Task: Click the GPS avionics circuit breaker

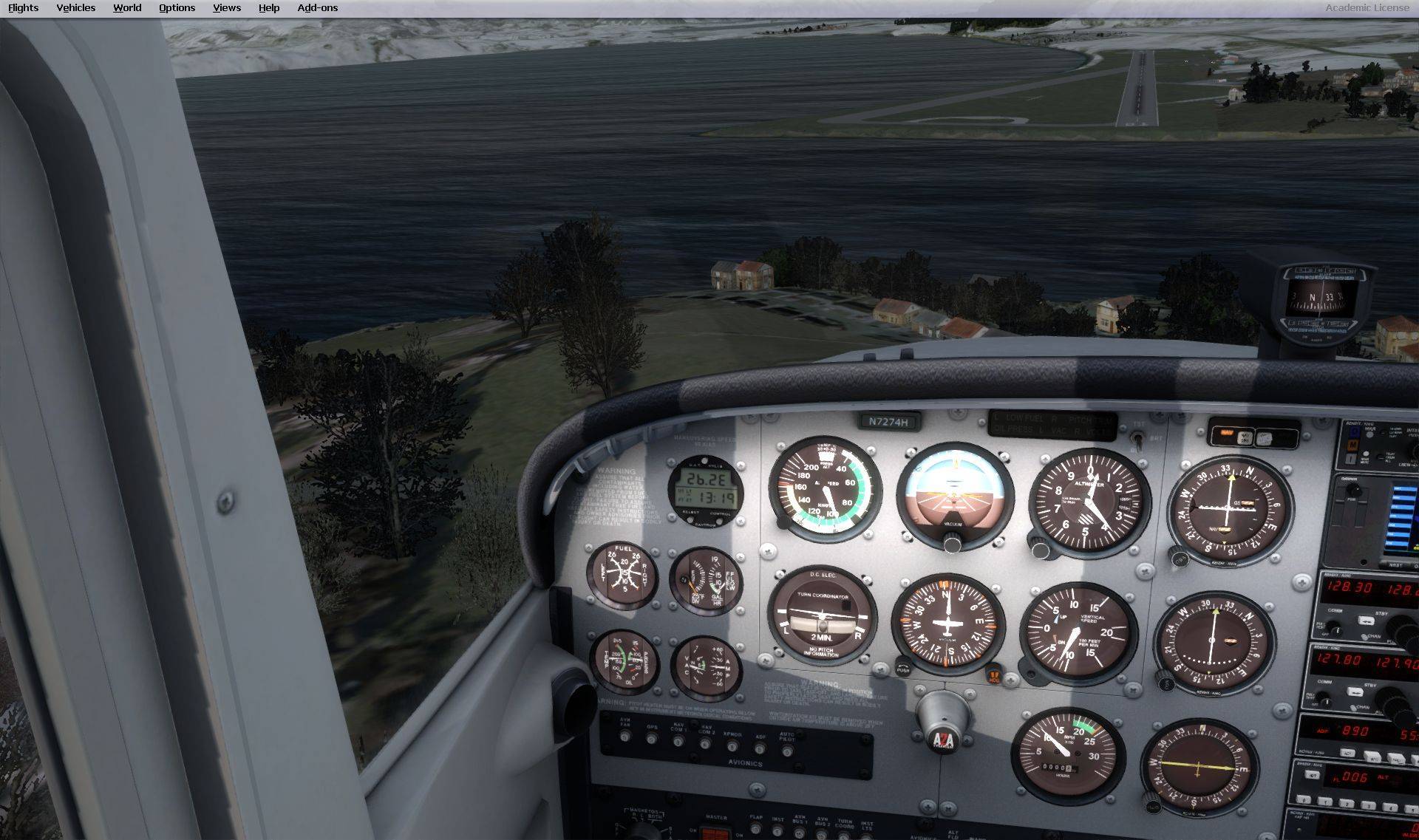Action: point(652,740)
